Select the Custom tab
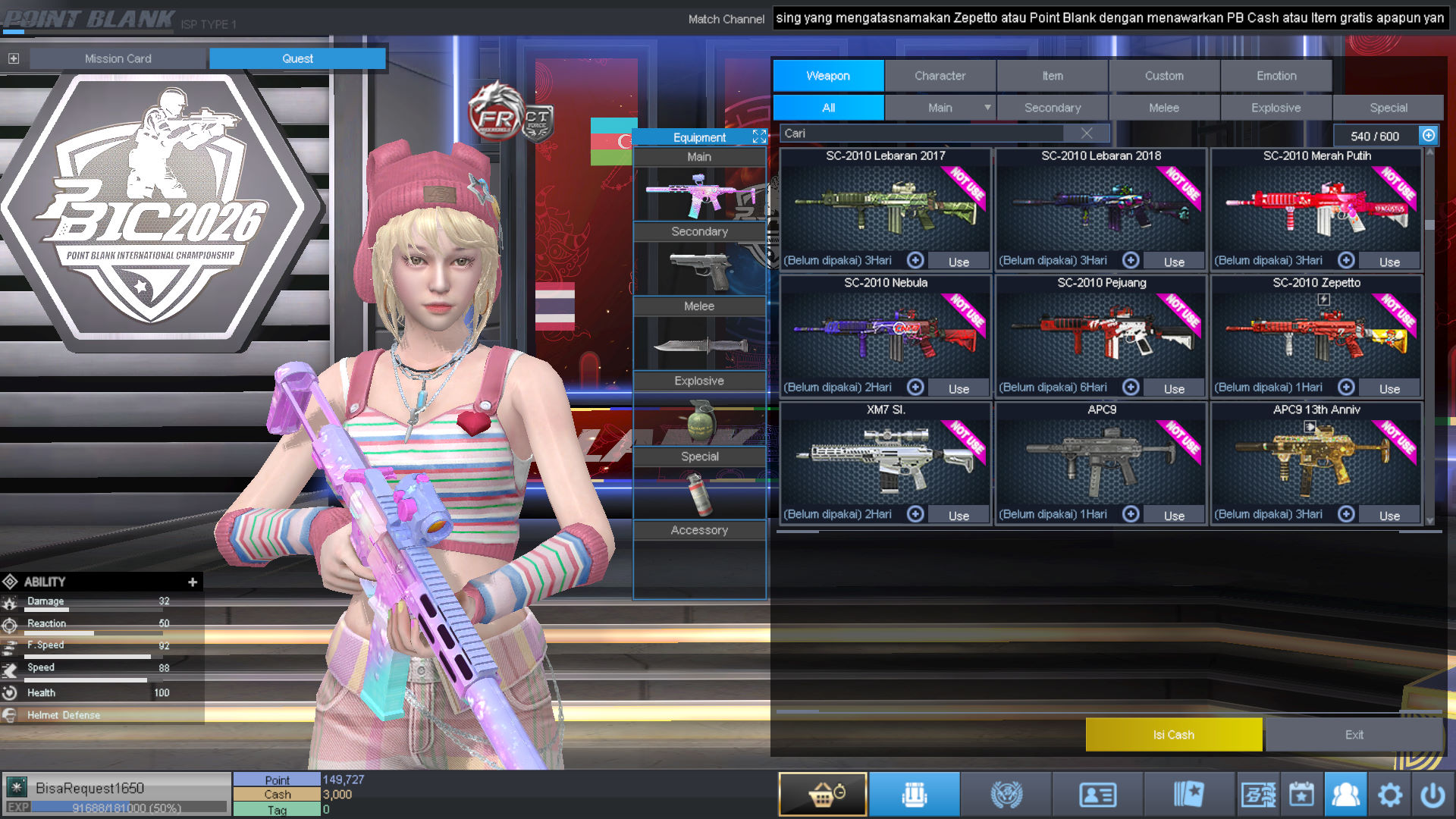Image resolution: width=1456 pixels, height=819 pixels. click(1164, 76)
